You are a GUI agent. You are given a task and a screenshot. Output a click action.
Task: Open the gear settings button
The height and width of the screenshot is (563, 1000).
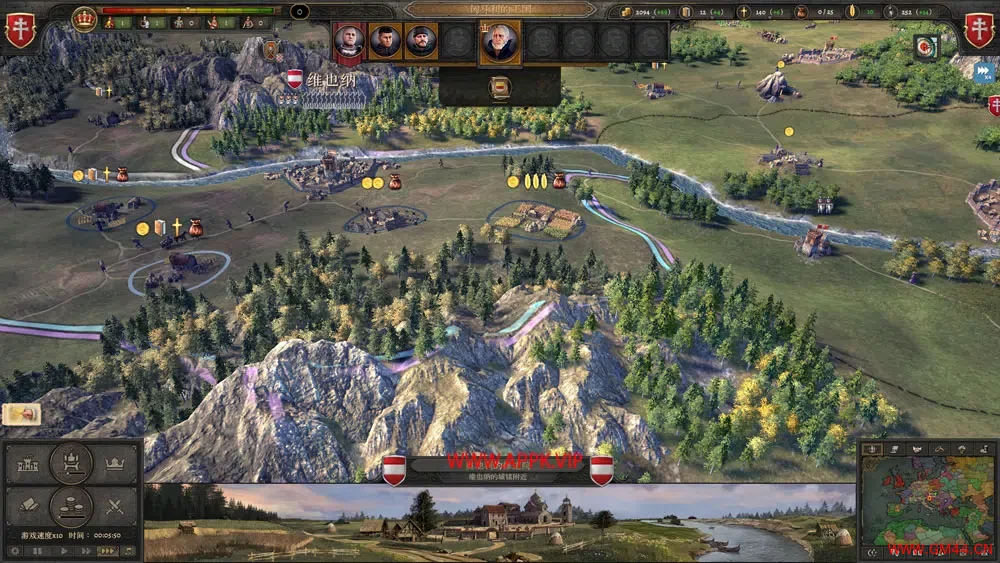click(x=14, y=550)
